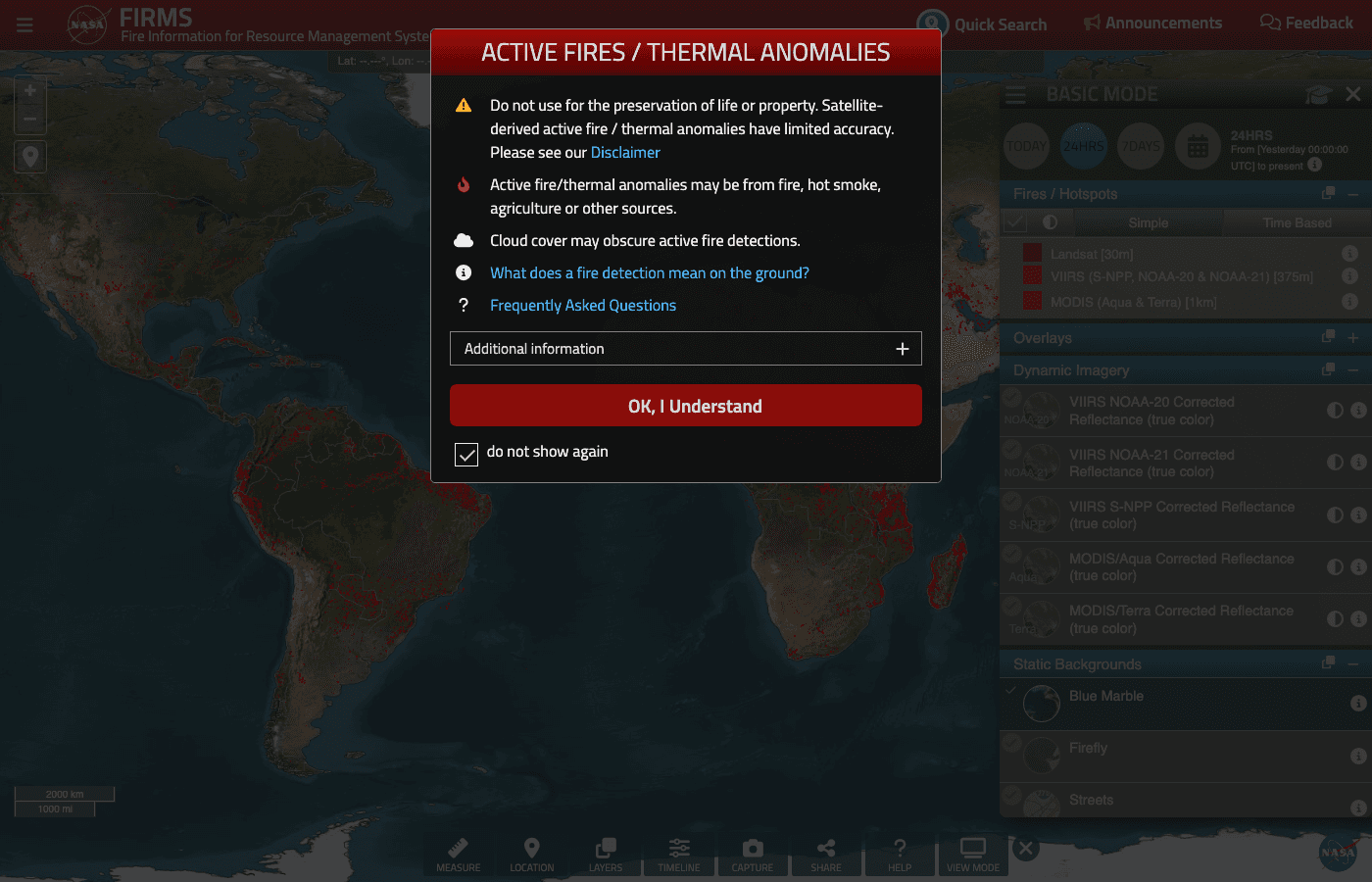Select the Measure tool
The height and width of the screenshot is (882, 1372).
tap(458, 854)
